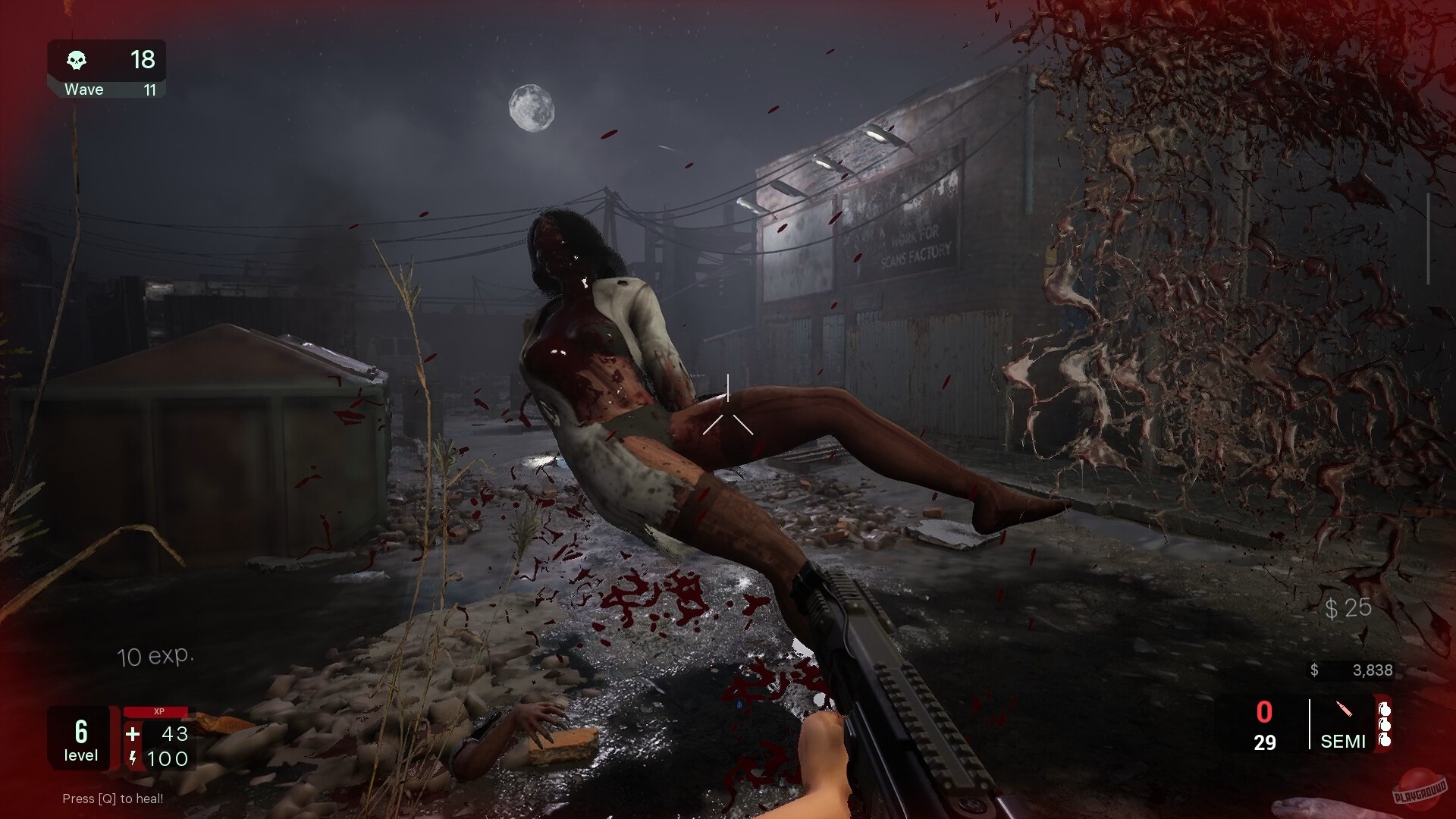Click the $25 pickup notification
Viewport: 1456px width, 819px height.
(1347, 608)
